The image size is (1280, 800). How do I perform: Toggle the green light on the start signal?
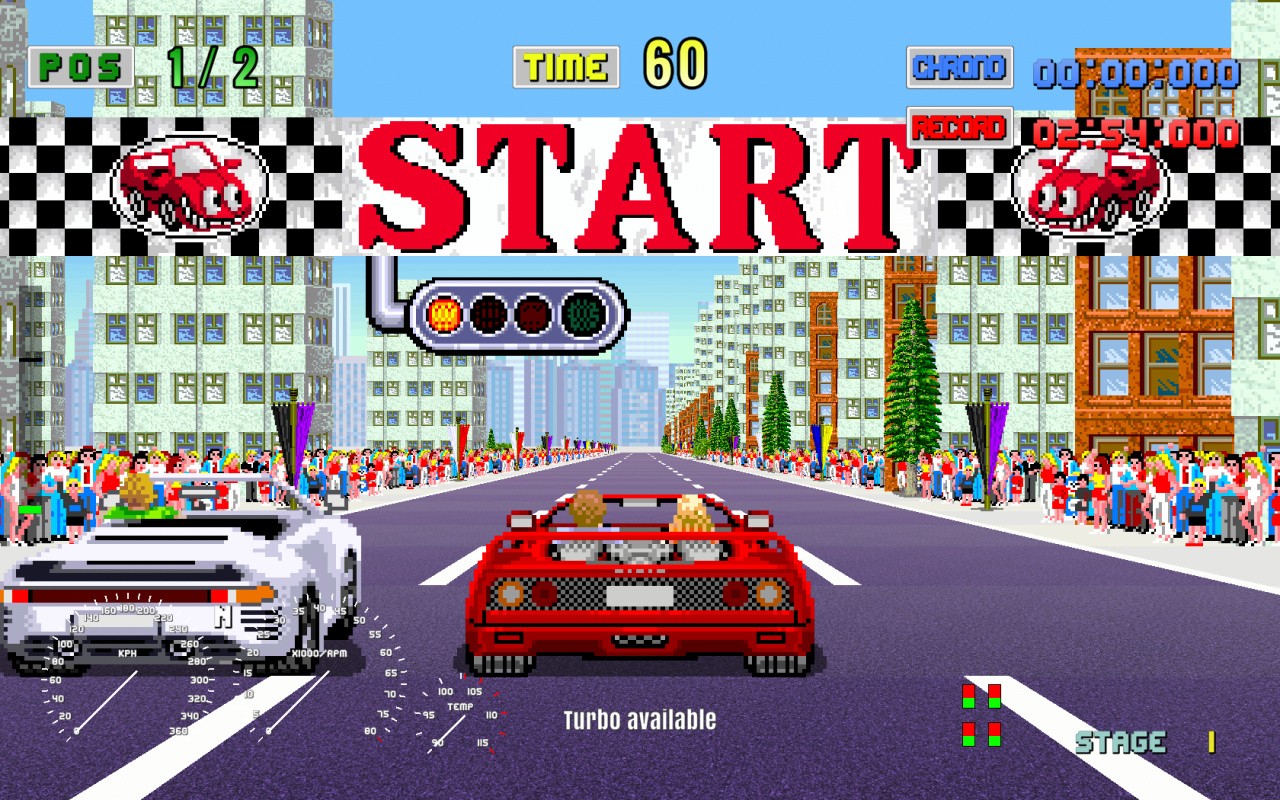click(x=582, y=313)
